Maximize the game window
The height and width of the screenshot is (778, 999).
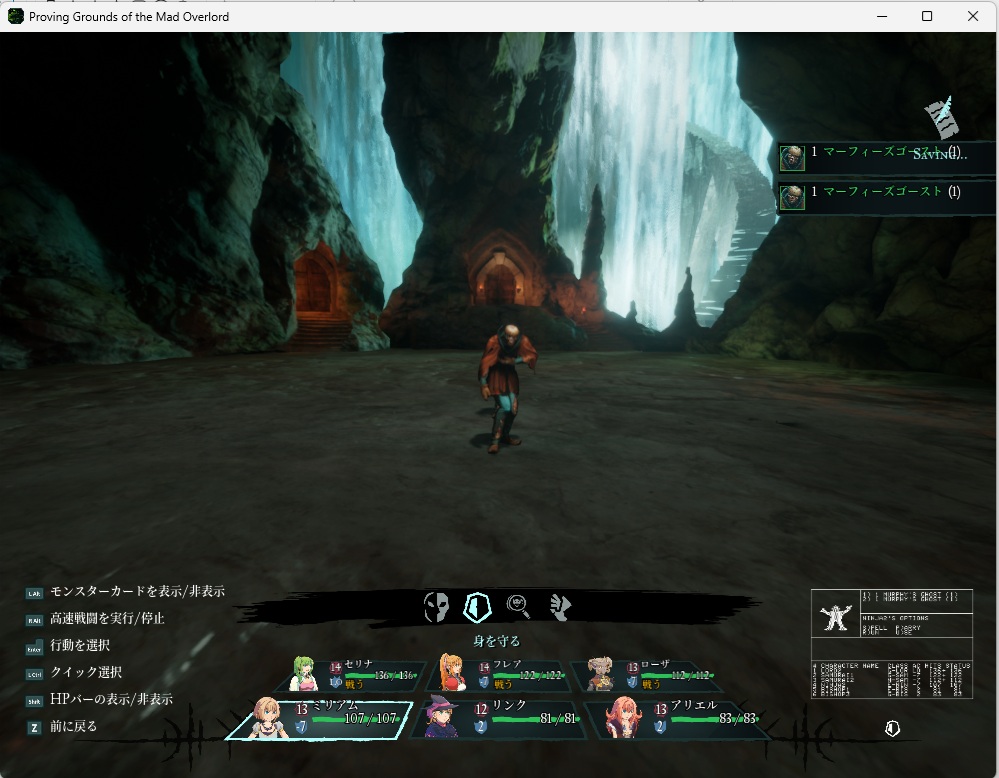click(x=927, y=16)
